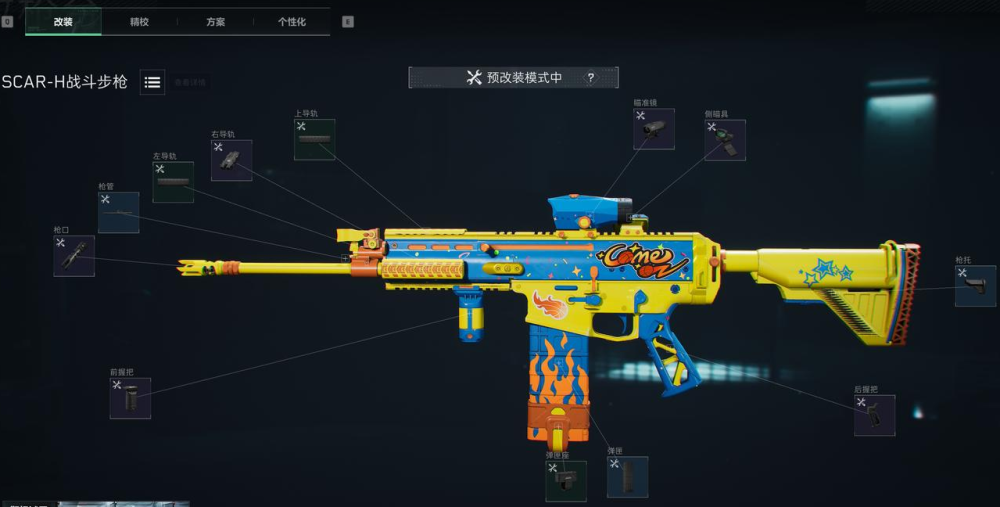Choose the 右导轨 attachment slot

tap(231, 160)
